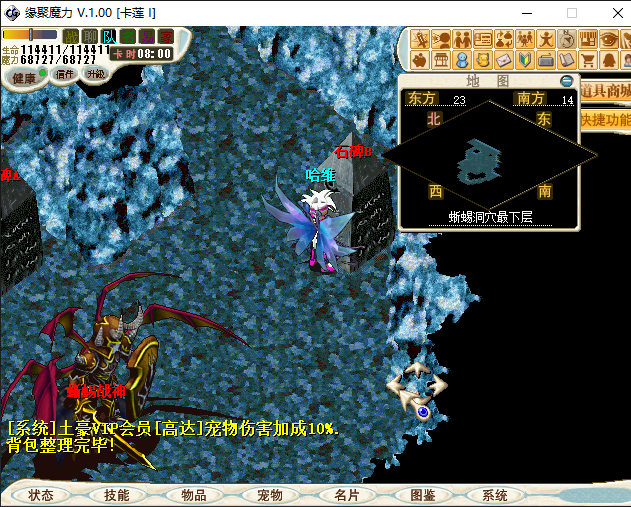Screen dimensions: 631x507
Task: Open the 状态 status menu
Action: pyautogui.click(x=41, y=495)
